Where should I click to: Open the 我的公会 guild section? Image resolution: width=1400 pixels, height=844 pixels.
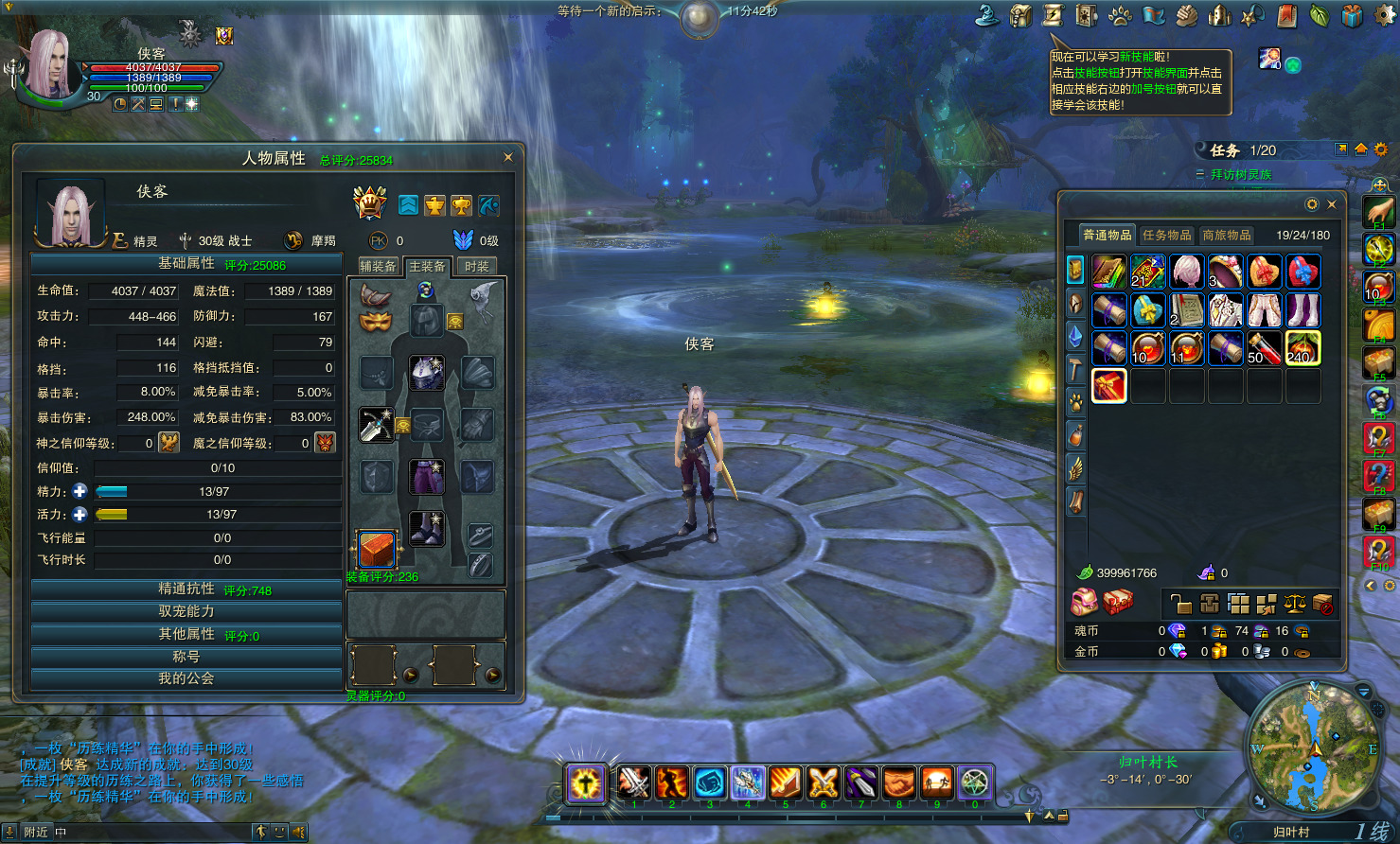[x=186, y=678]
